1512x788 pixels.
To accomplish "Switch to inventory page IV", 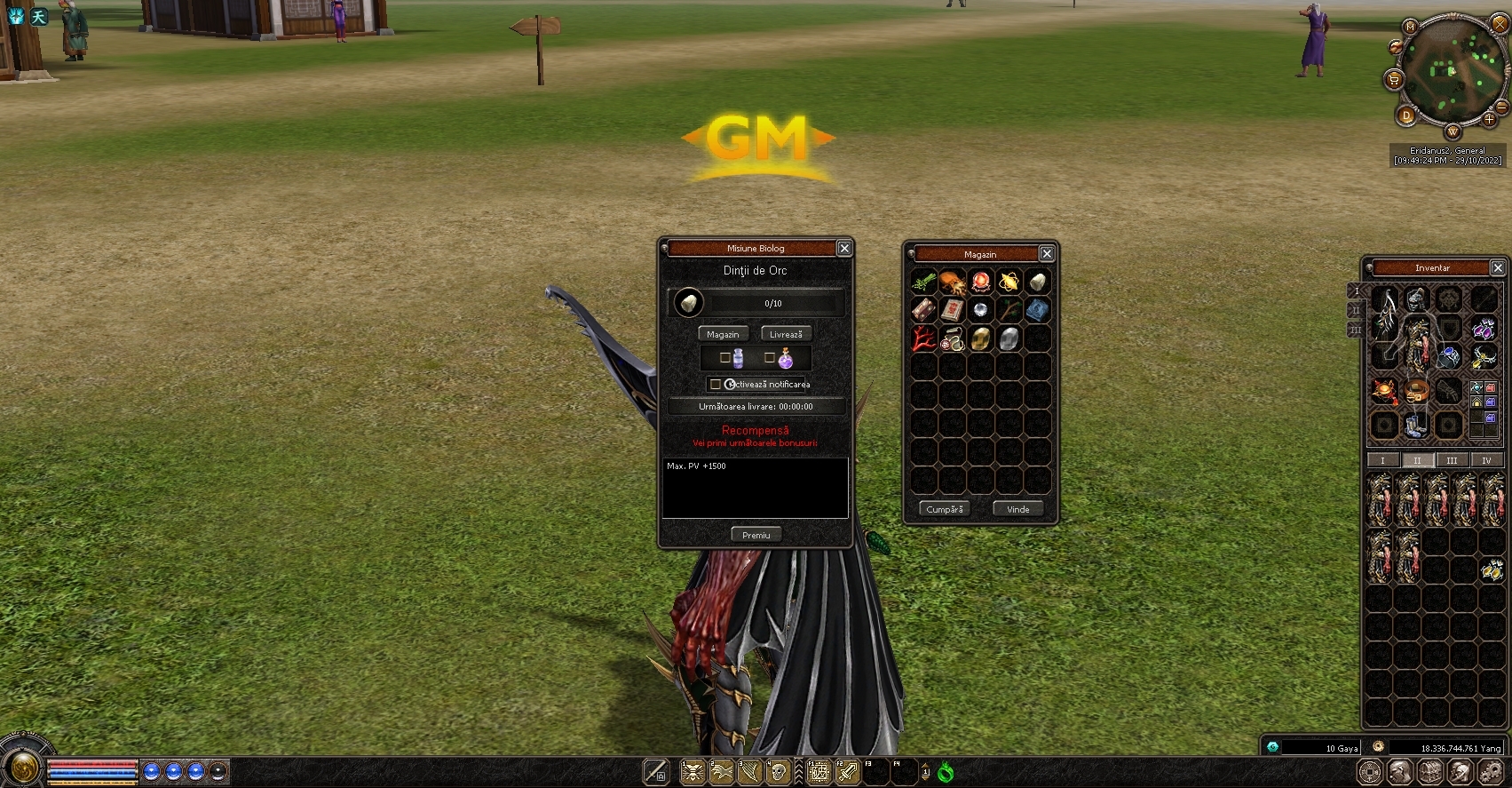I will 1486,460.
